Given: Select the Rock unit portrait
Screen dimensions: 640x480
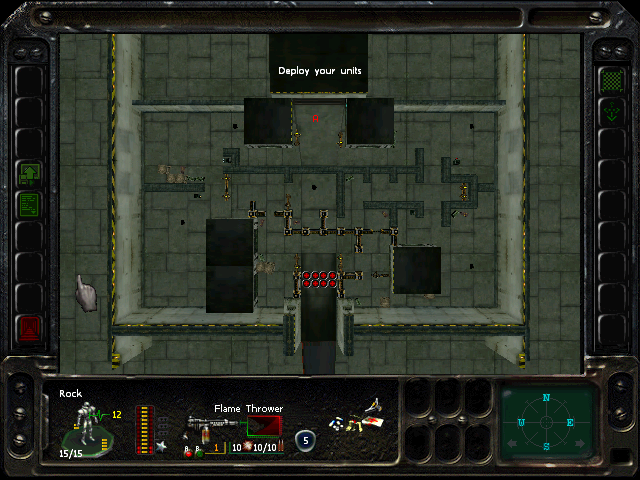Looking at the screenshot, I should [x=86, y=423].
